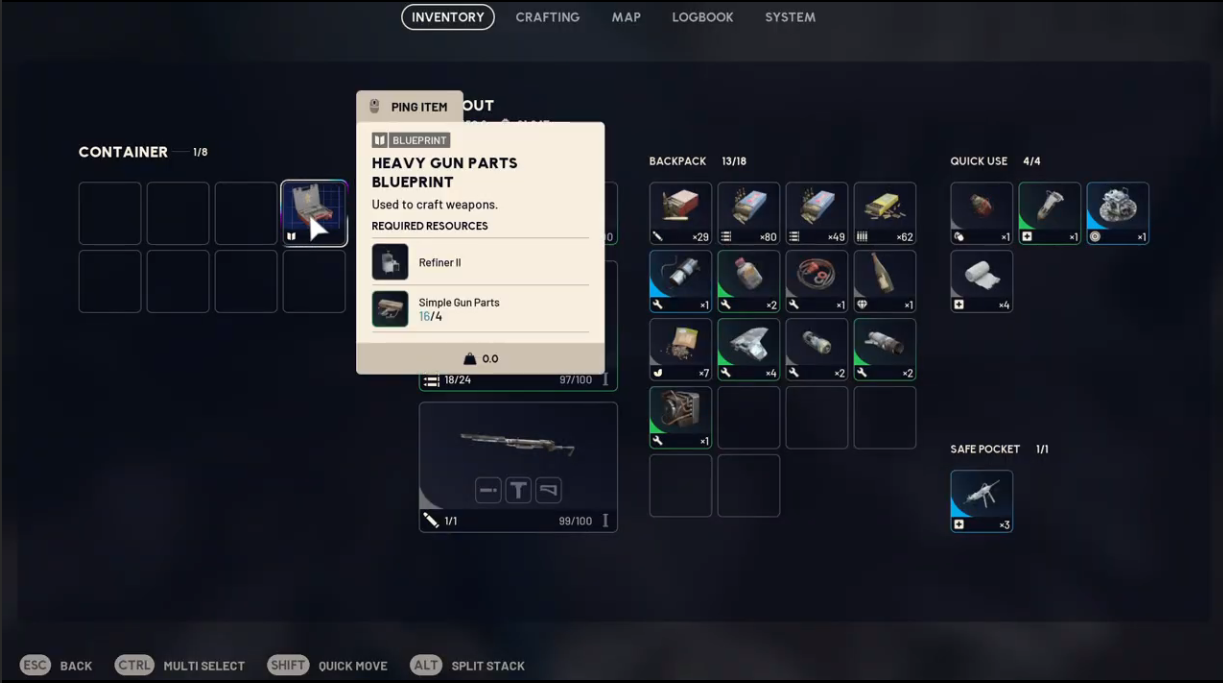This screenshot has width=1223, height=683.
Task: Open the System tab
Action: tap(790, 17)
